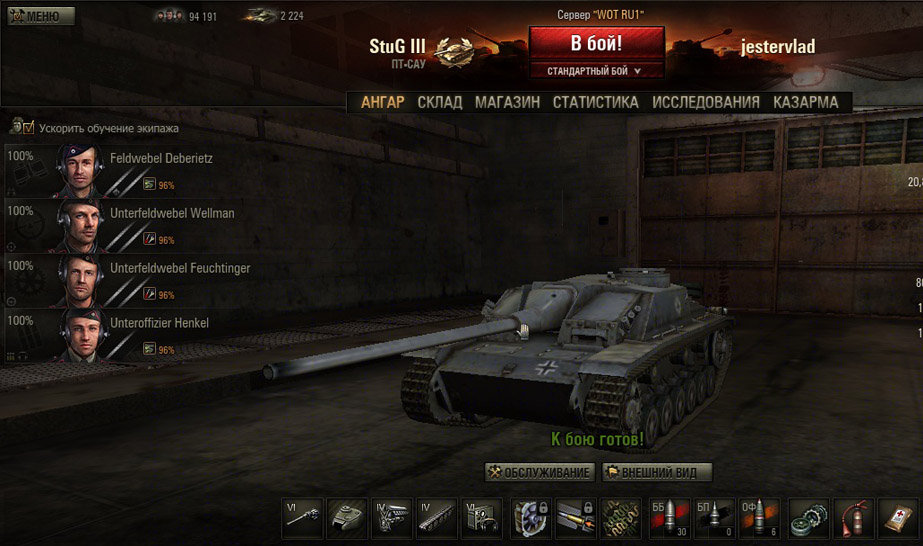Viewport: 923px width, 546px height.
Task: Open the Внешний вид appearance button
Action: (657, 472)
